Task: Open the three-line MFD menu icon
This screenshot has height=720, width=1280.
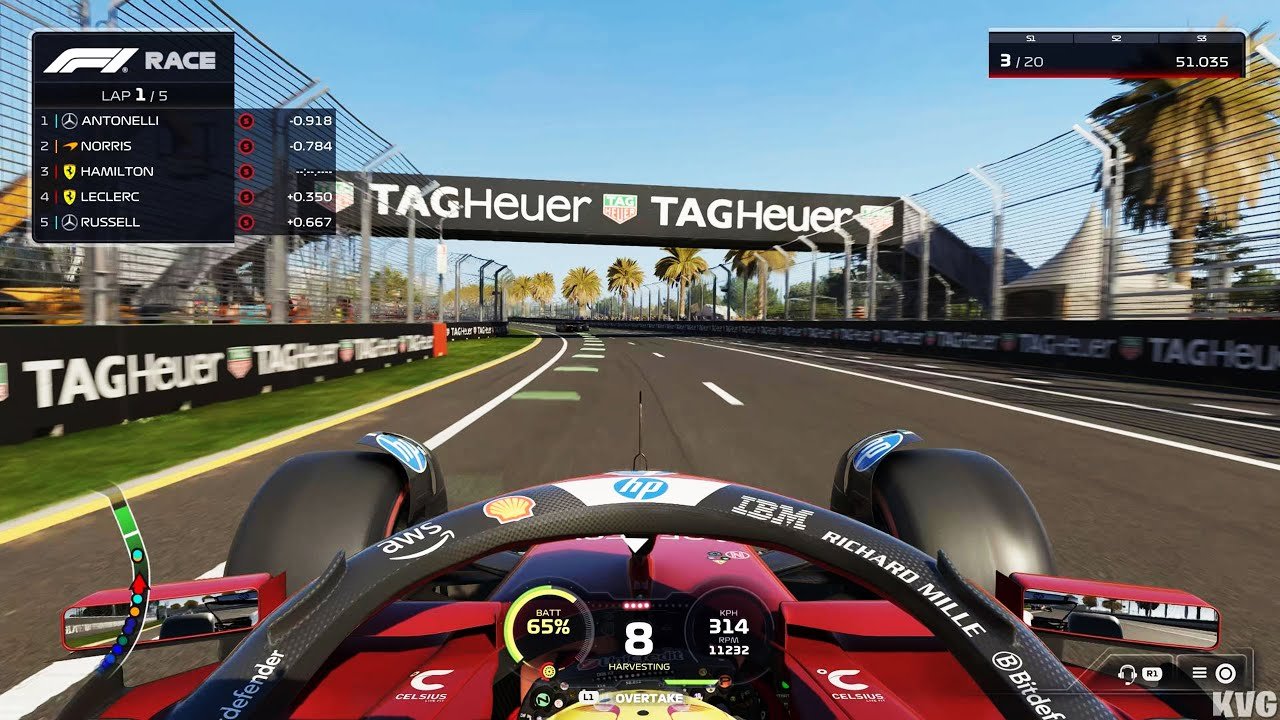Action: tap(1197, 673)
